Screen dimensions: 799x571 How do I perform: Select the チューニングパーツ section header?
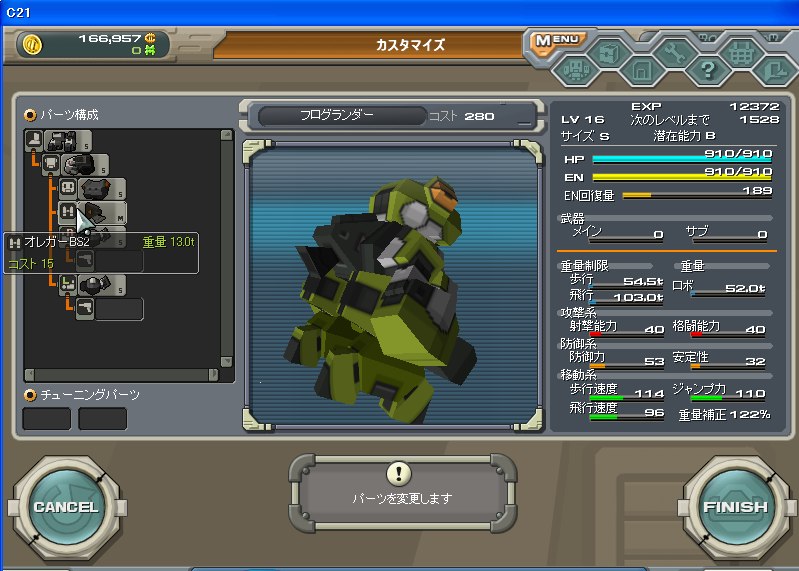click(83, 395)
